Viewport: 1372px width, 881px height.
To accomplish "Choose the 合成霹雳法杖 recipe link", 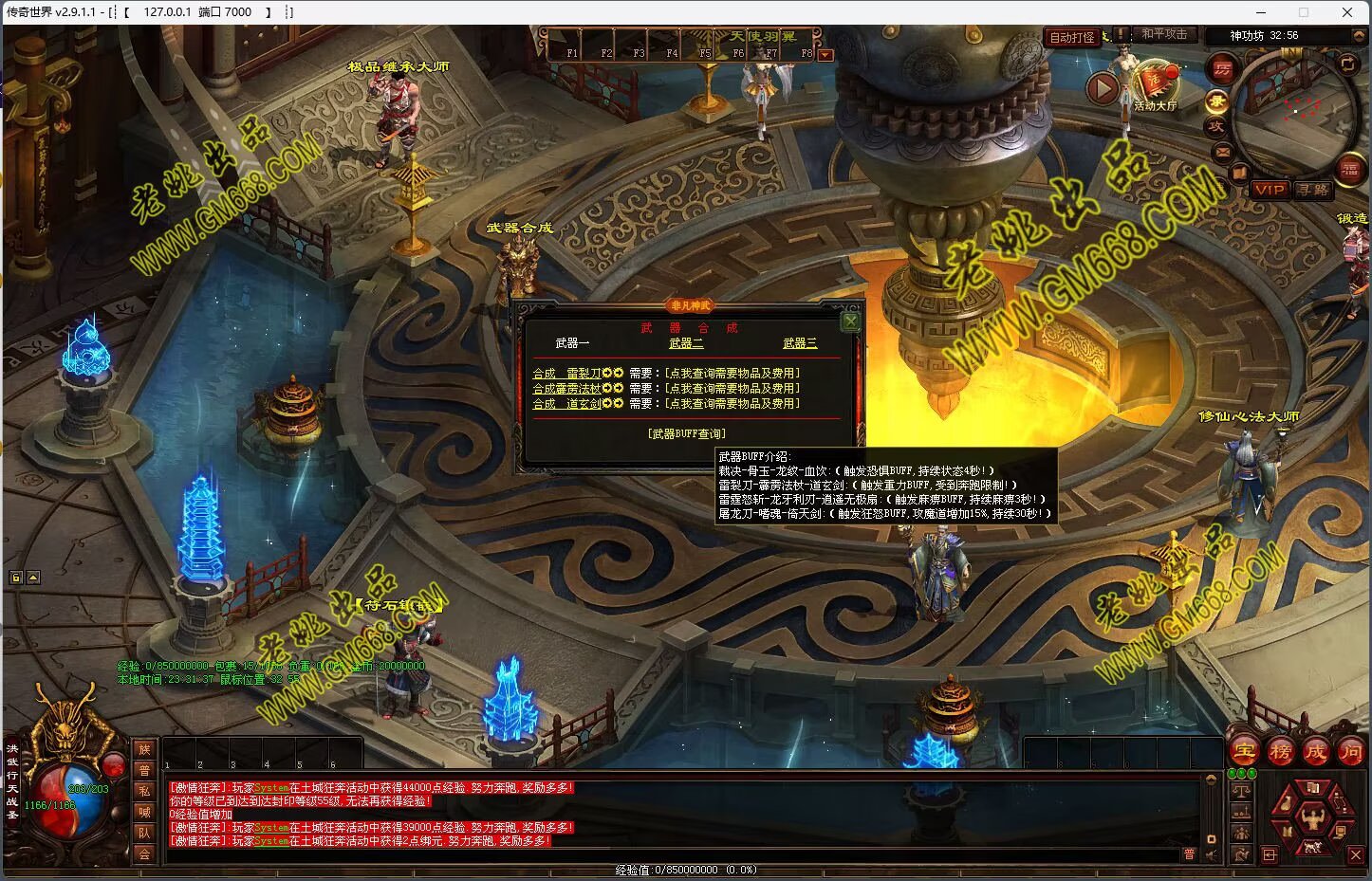I will pyautogui.click(x=566, y=389).
